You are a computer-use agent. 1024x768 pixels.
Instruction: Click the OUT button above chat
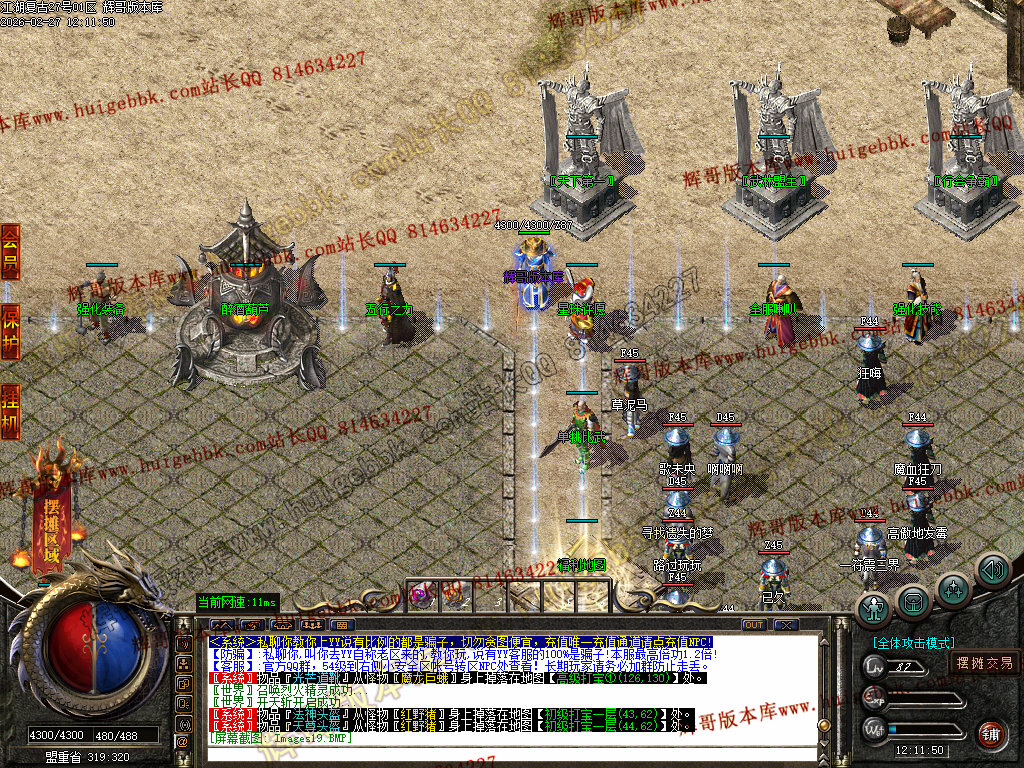click(x=754, y=625)
